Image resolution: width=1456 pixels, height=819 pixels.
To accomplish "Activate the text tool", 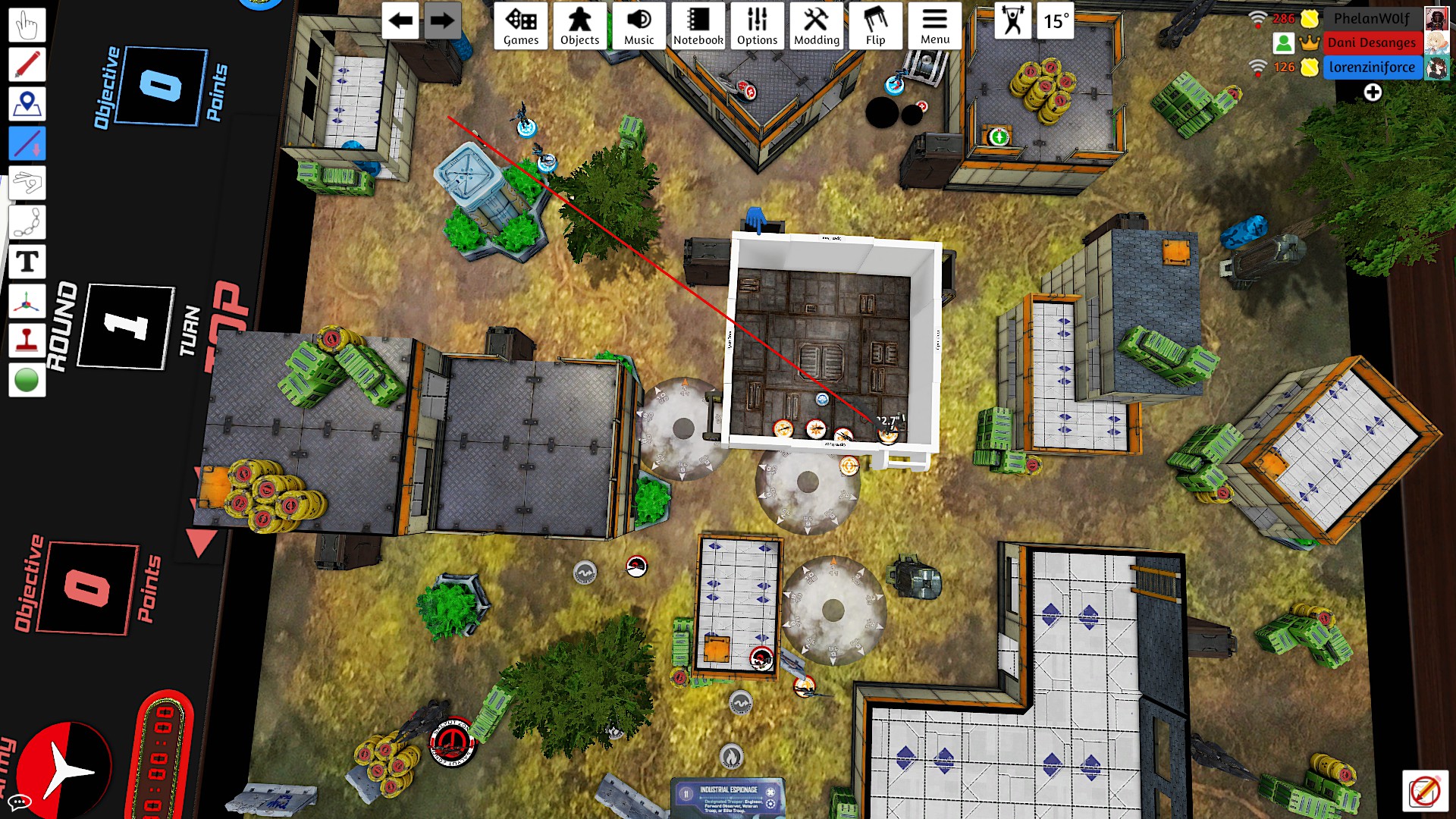I will [27, 262].
